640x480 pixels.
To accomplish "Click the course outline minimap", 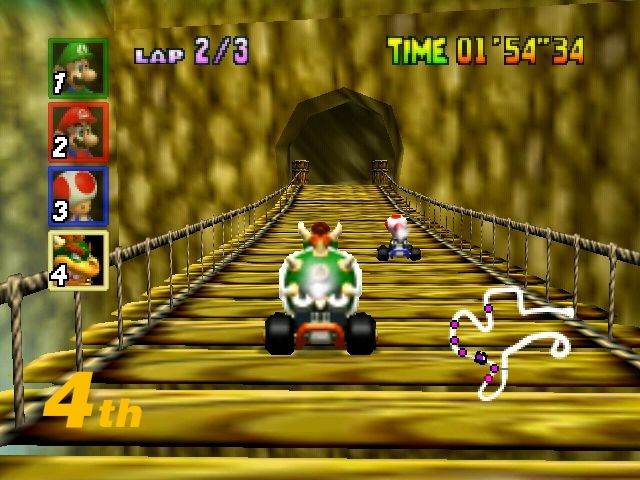I will [x=508, y=342].
